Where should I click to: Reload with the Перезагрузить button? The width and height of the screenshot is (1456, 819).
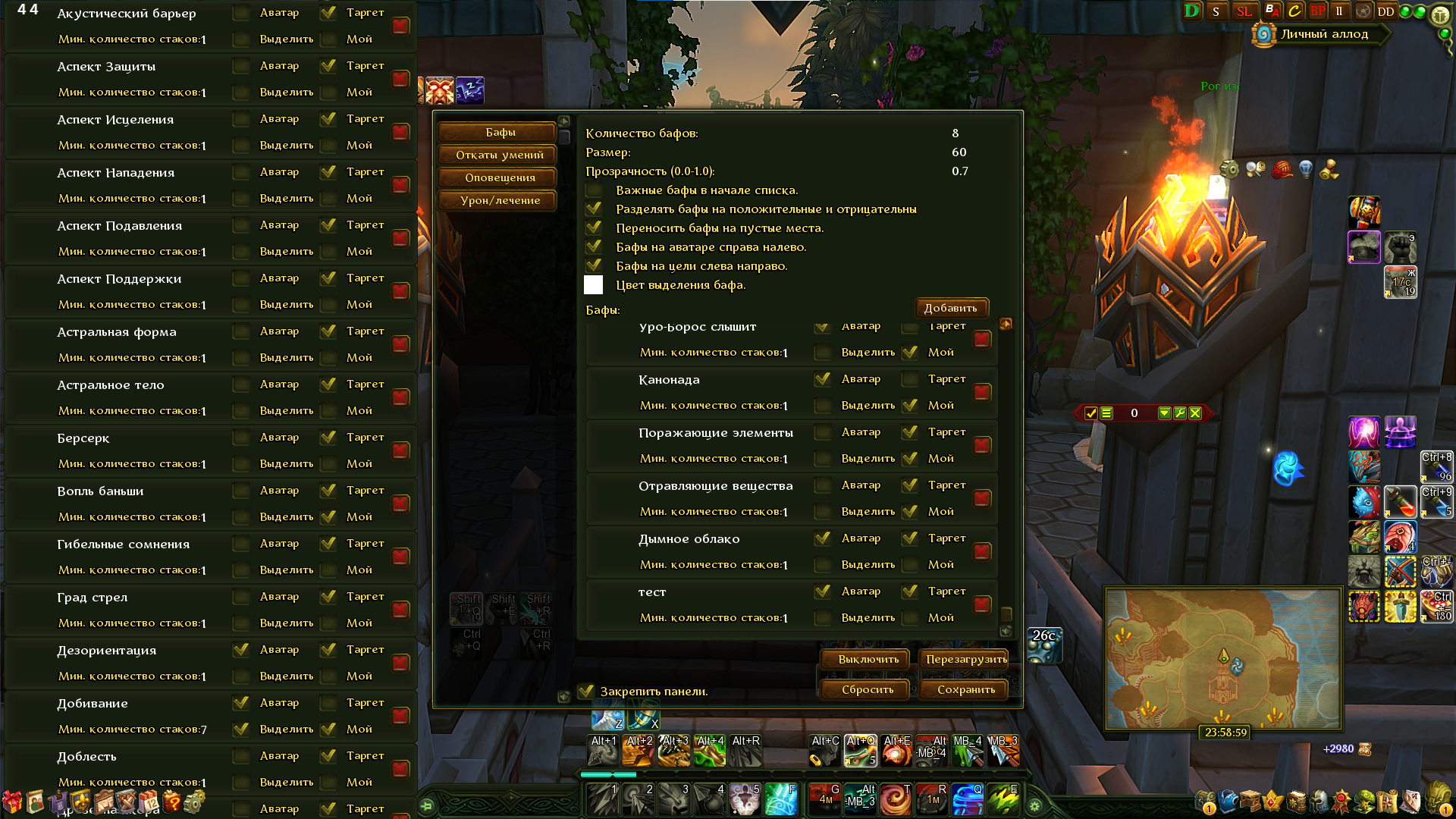pos(965,660)
